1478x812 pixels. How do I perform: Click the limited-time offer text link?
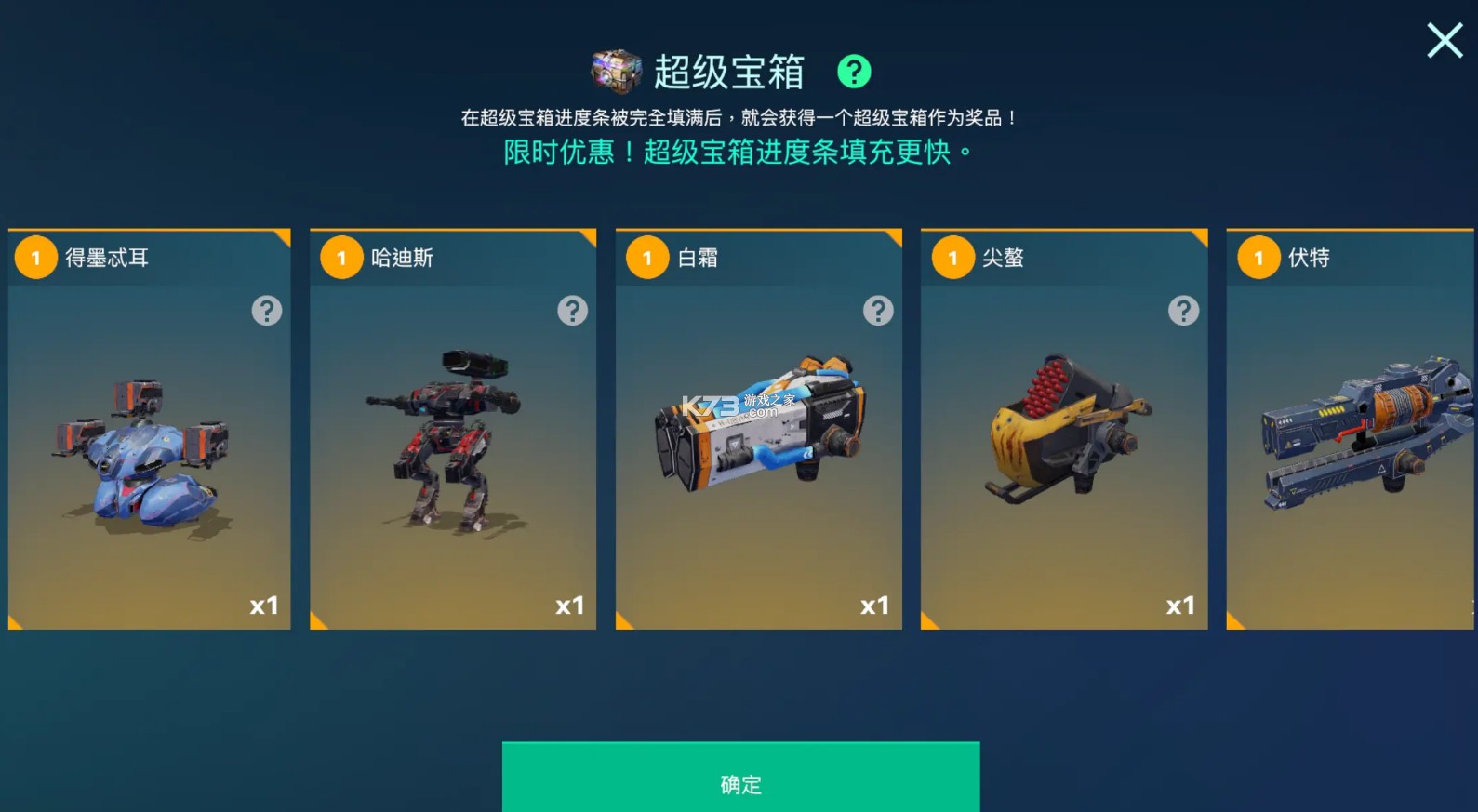(739, 151)
